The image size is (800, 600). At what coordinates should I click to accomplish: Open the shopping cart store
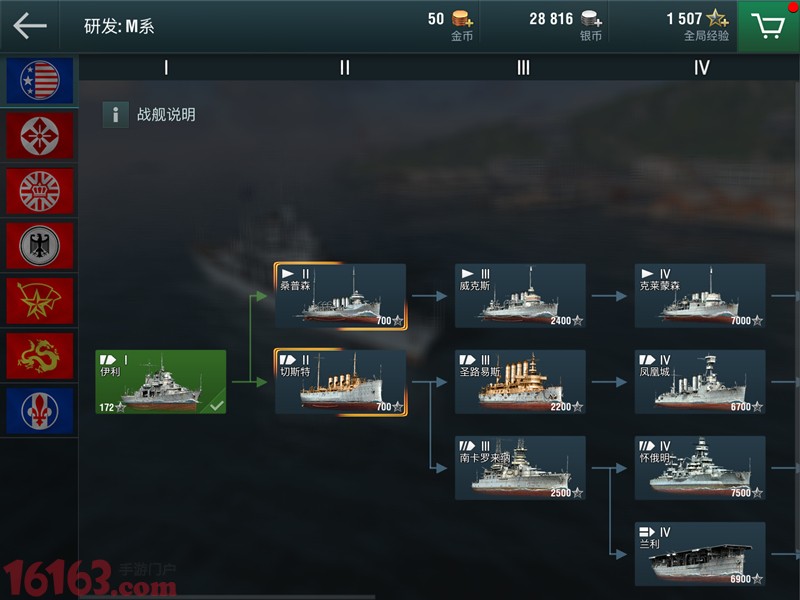click(x=768, y=26)
